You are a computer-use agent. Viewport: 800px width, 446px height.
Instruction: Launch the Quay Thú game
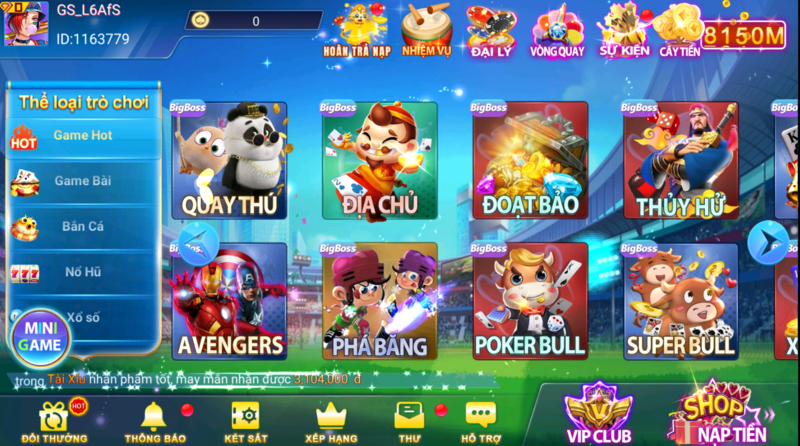point(229,161)
